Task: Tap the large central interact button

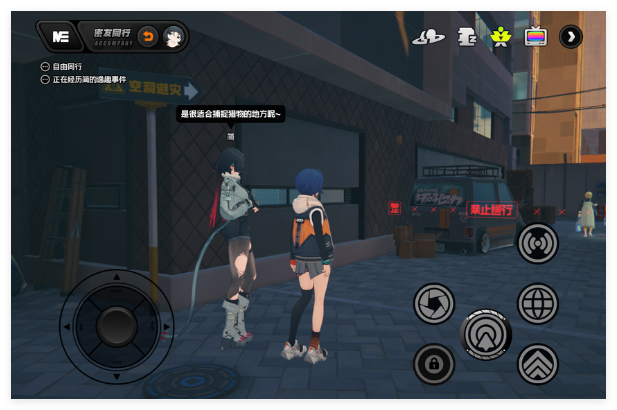Action: coord(486,333)
